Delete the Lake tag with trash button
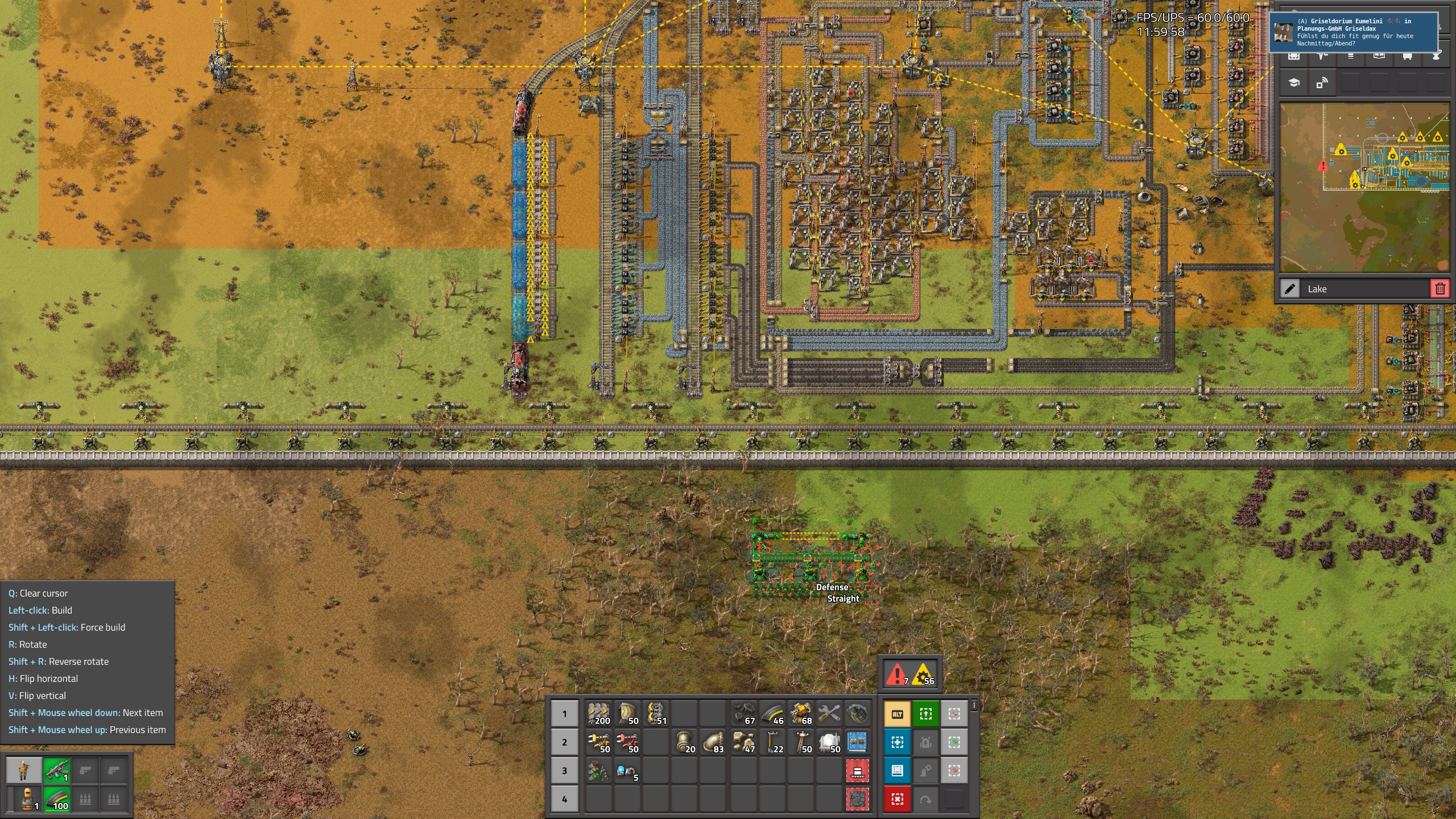The height and width of the screenshot is (819, 1456). coord(1440,289)
